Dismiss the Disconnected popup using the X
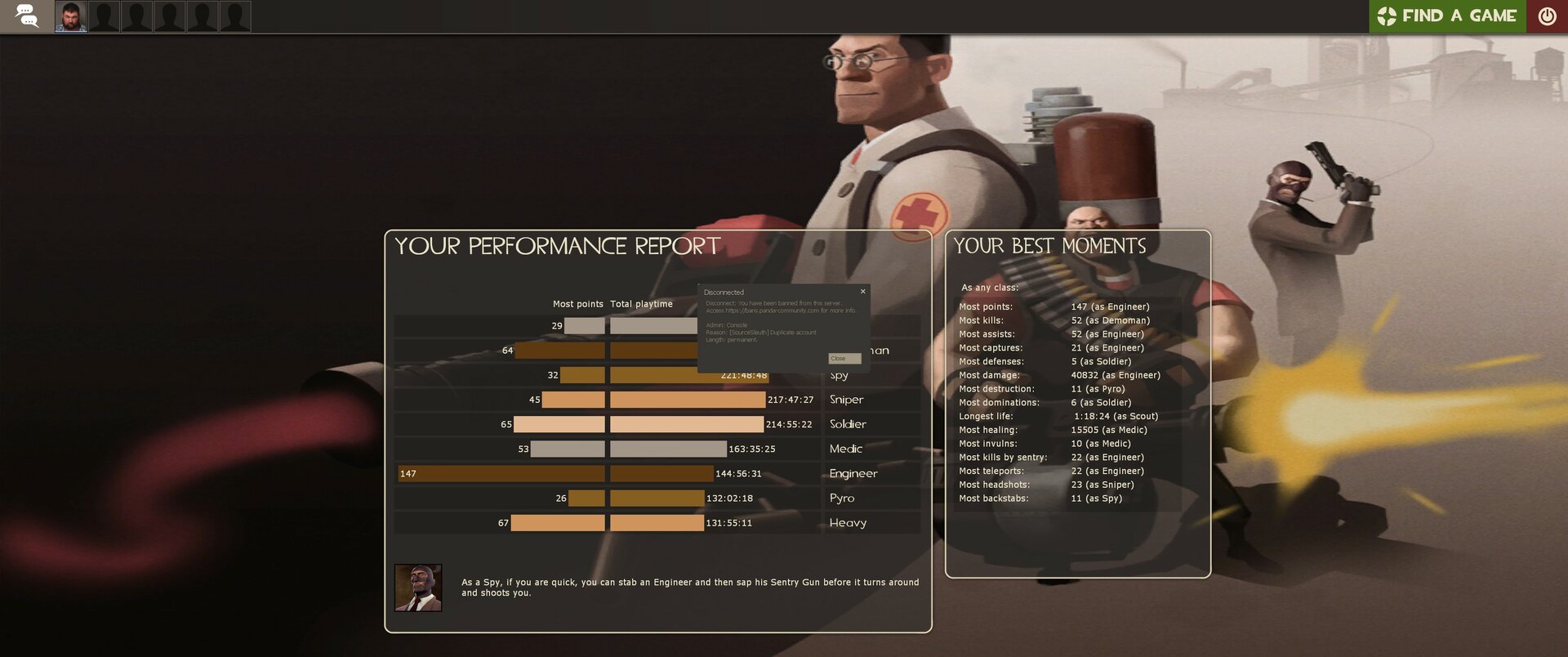The image size is (1568, 657). click(862, 292)
